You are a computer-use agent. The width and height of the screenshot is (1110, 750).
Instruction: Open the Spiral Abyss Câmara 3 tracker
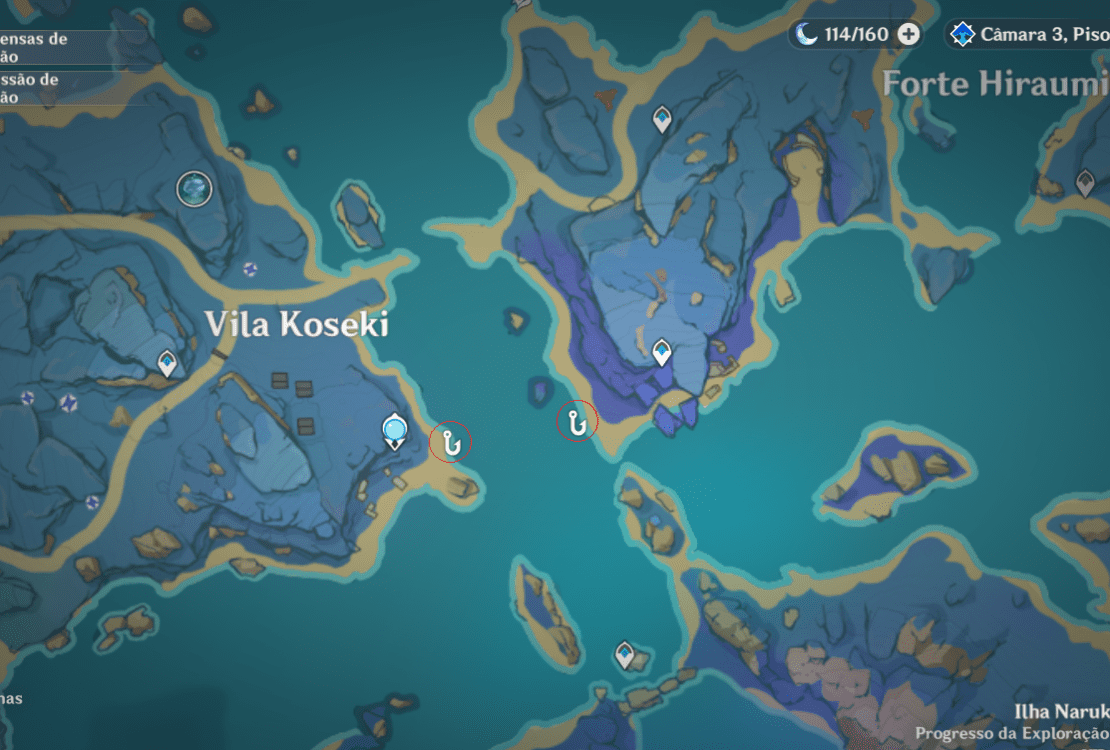tap(1028, 34)
